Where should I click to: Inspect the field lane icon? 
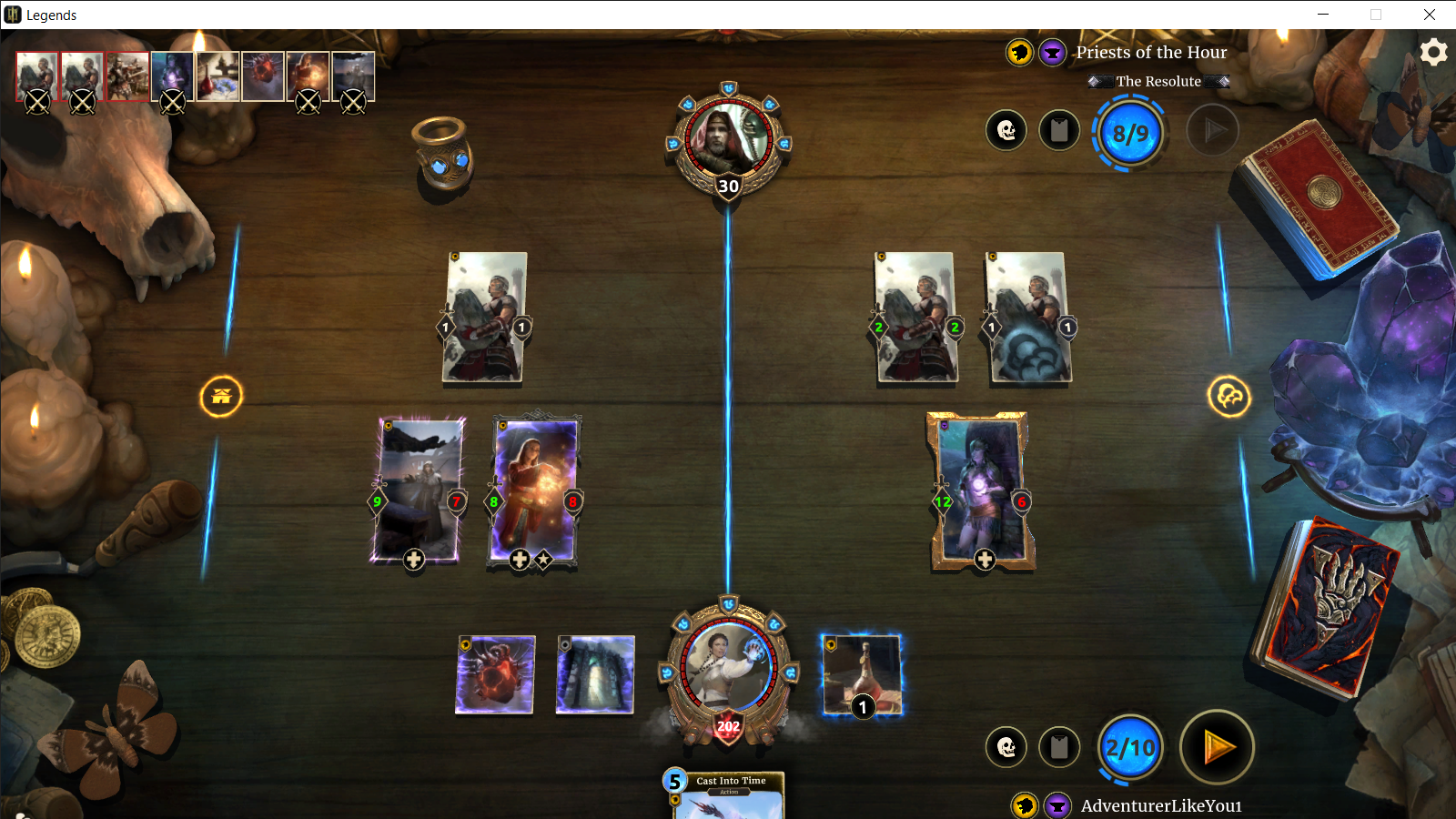[221, 397]
